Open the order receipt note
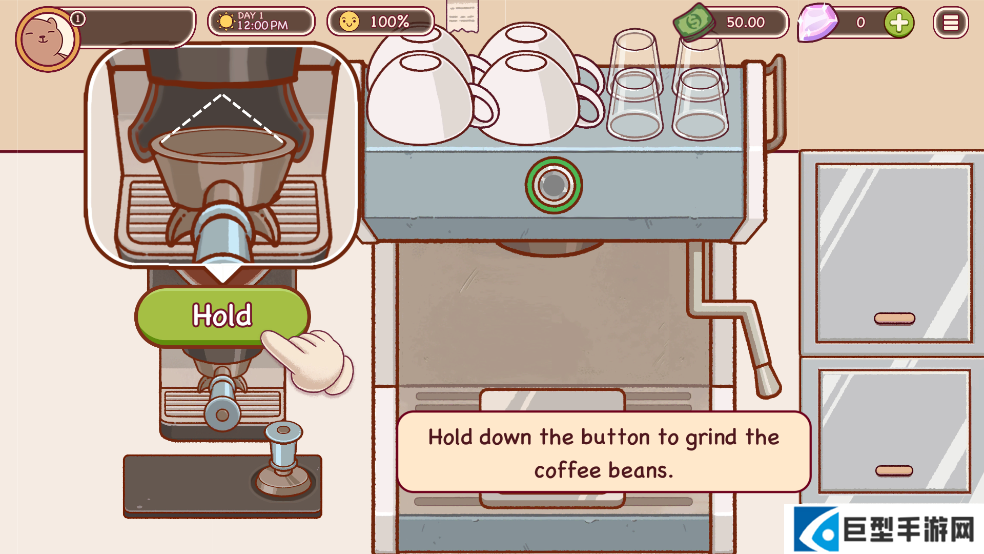Image resolution: width=984 pixels, height=554 pixels. point(461,17)
